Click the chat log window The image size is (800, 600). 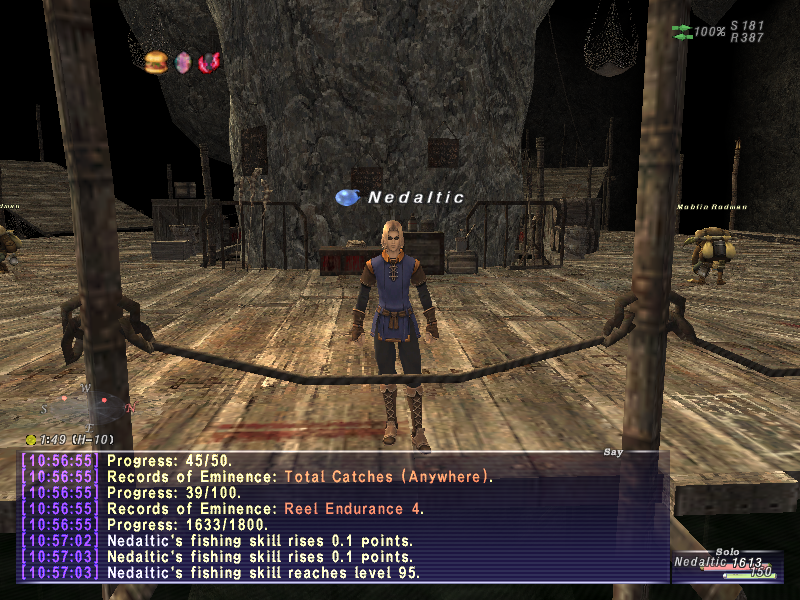[x=342, y=517]
